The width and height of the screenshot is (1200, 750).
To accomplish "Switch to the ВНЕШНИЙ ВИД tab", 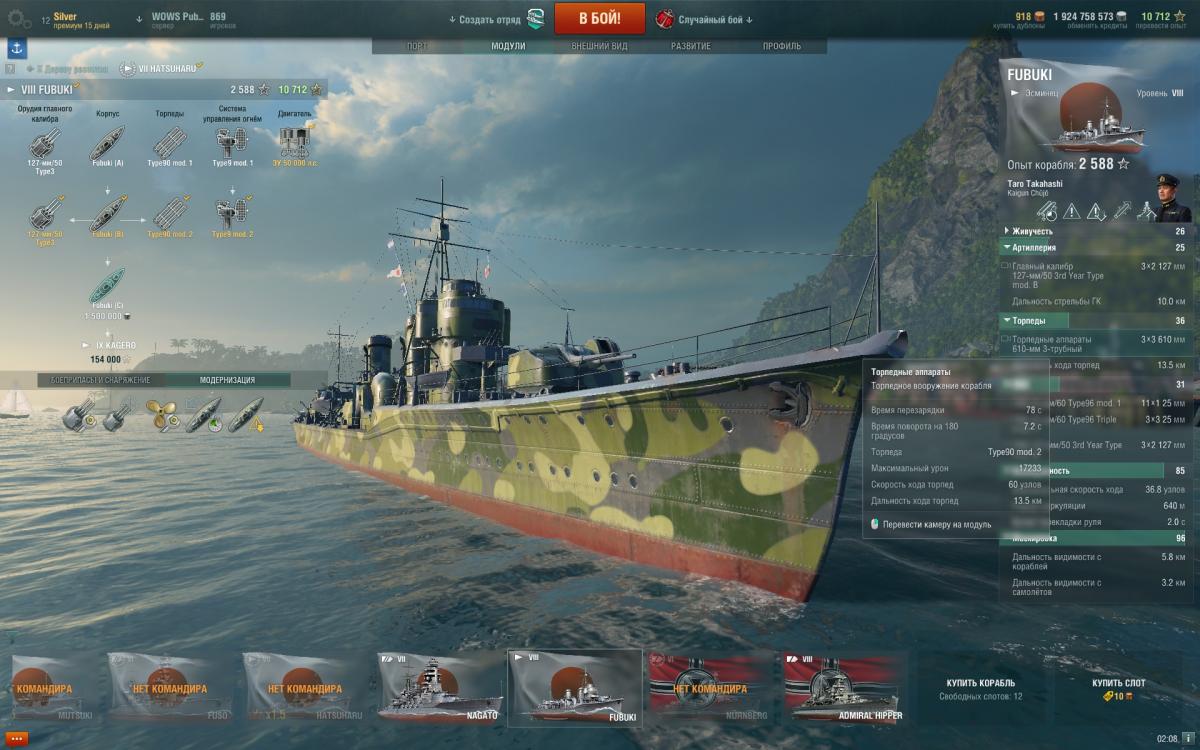I will click(599, 46).
